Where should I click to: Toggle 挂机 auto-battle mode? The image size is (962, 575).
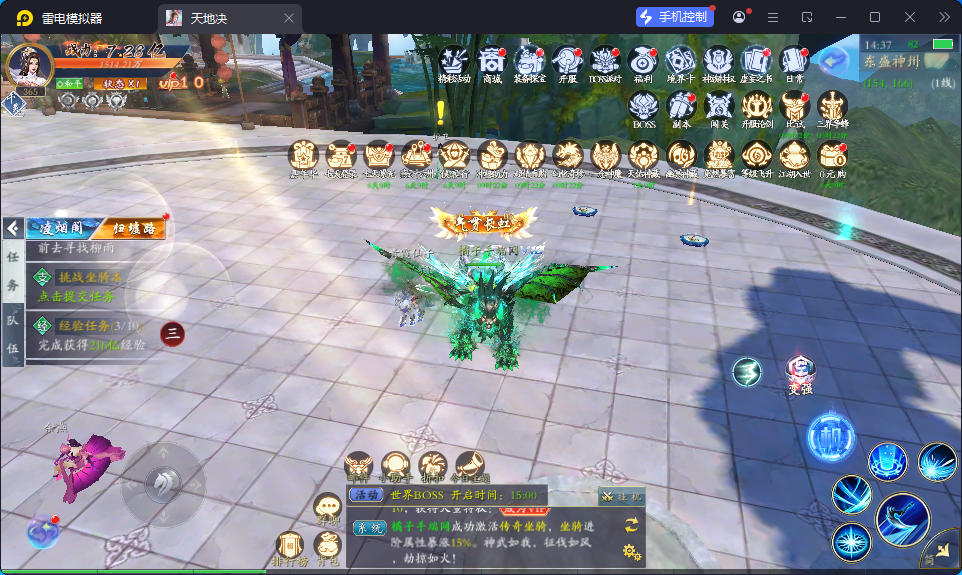(621, 495)
